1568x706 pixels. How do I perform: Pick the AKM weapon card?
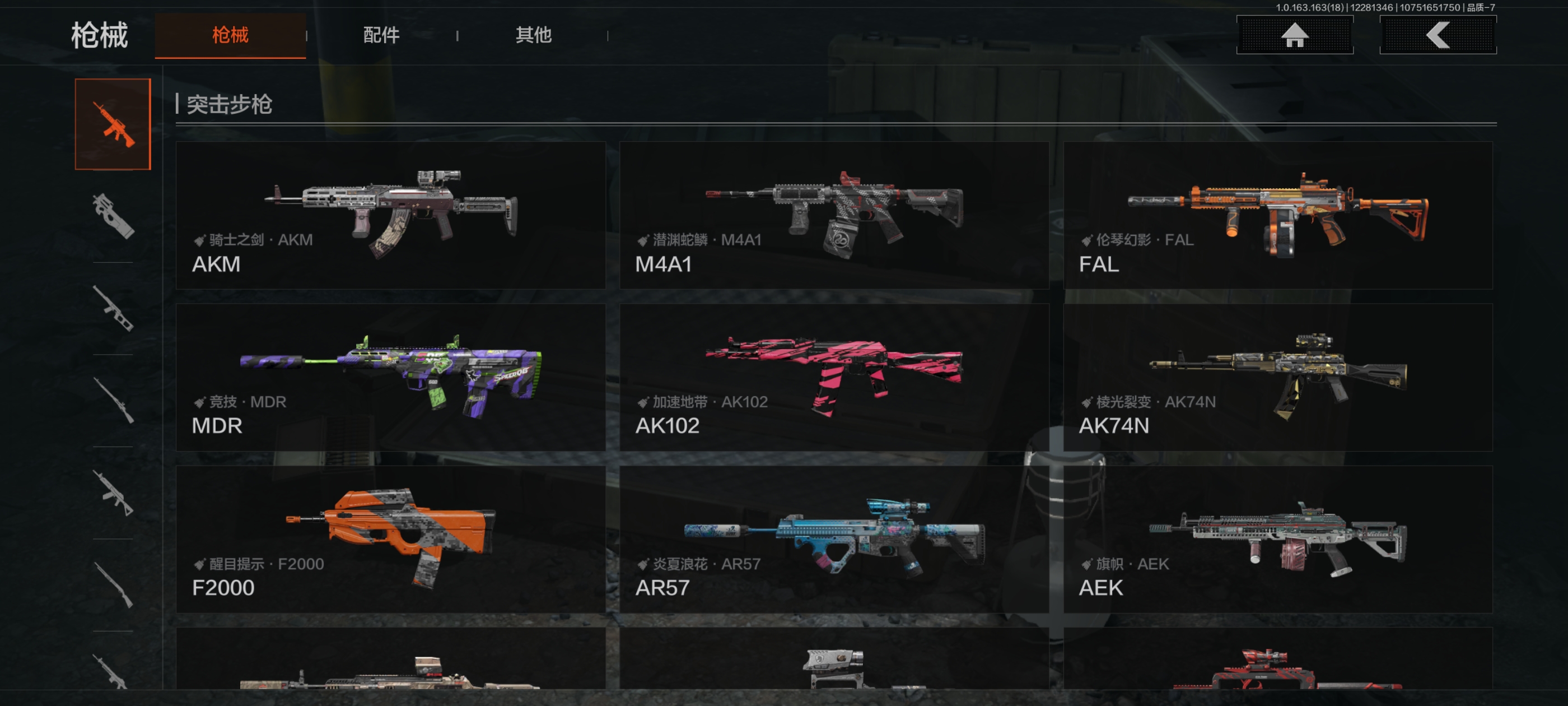391,216
